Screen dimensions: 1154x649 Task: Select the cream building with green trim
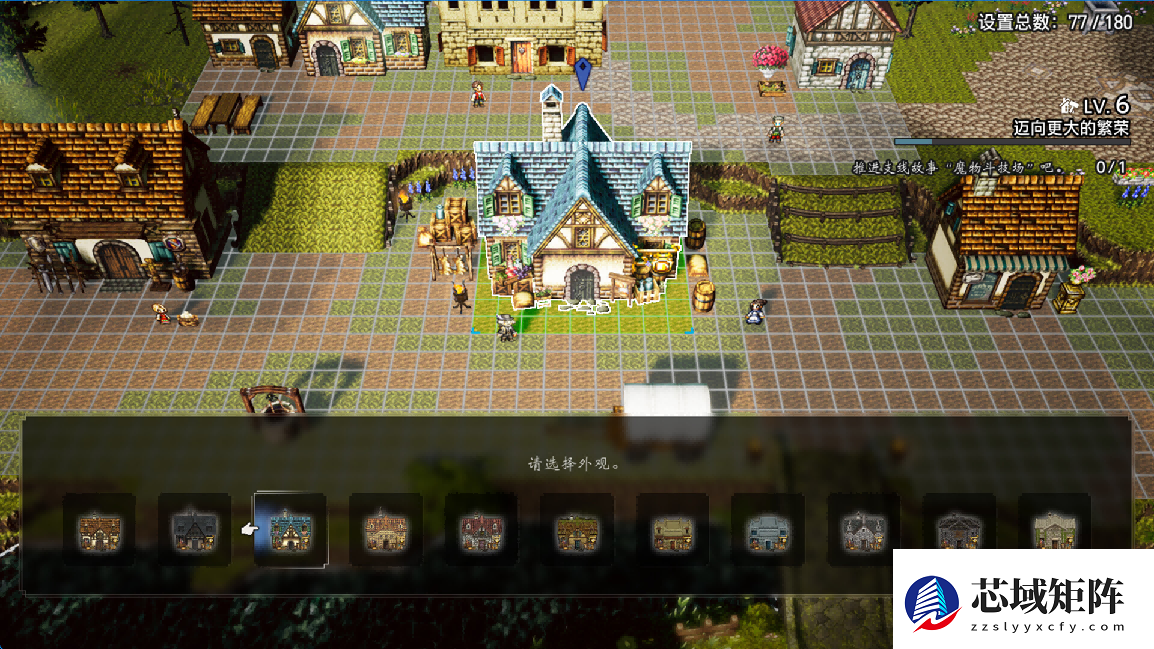(x=1055, y=530)
